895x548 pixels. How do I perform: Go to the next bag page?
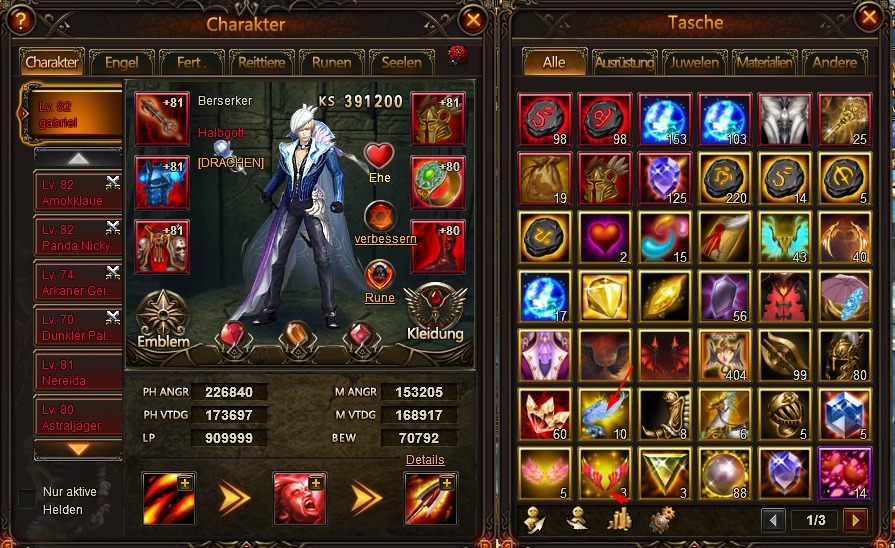click(x=853, y=520)
